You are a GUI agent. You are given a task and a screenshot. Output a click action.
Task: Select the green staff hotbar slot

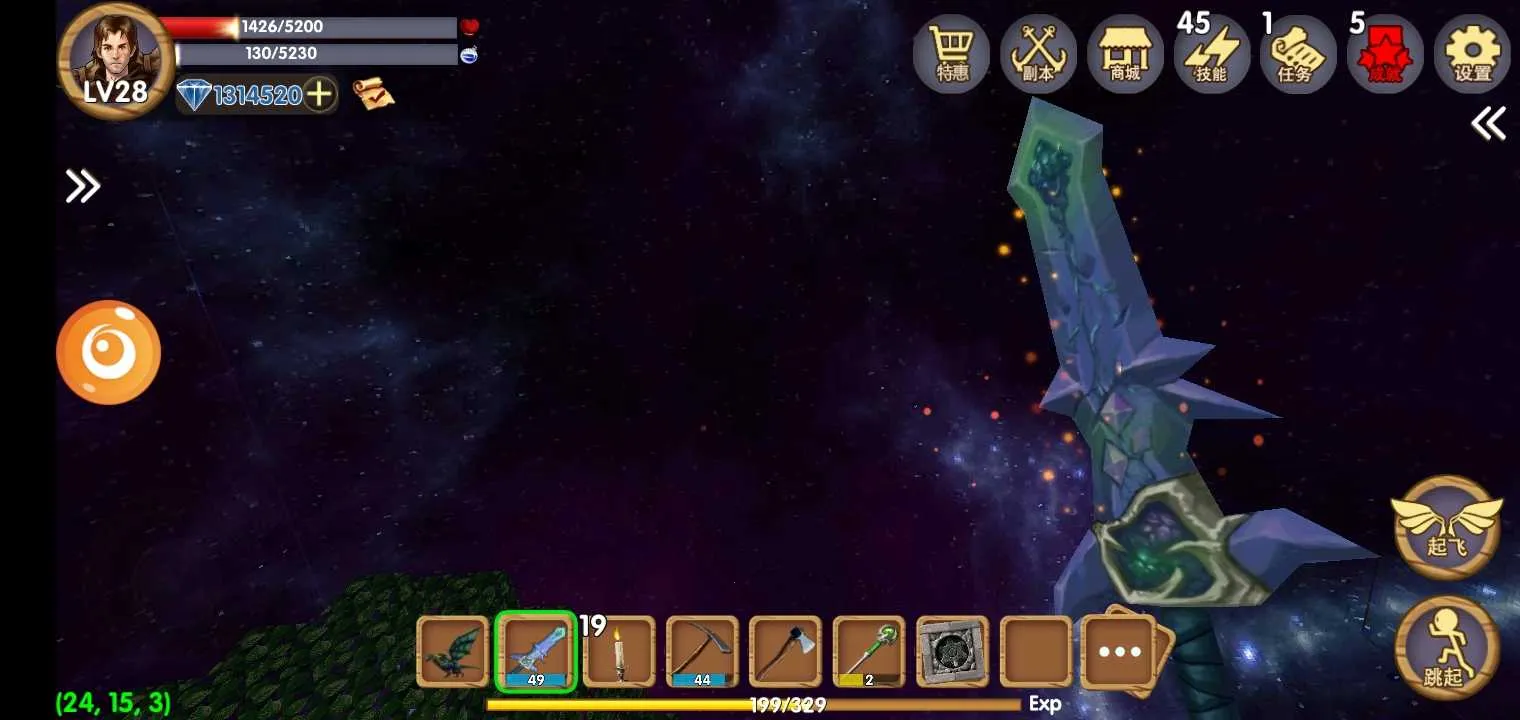pos(868,651)
